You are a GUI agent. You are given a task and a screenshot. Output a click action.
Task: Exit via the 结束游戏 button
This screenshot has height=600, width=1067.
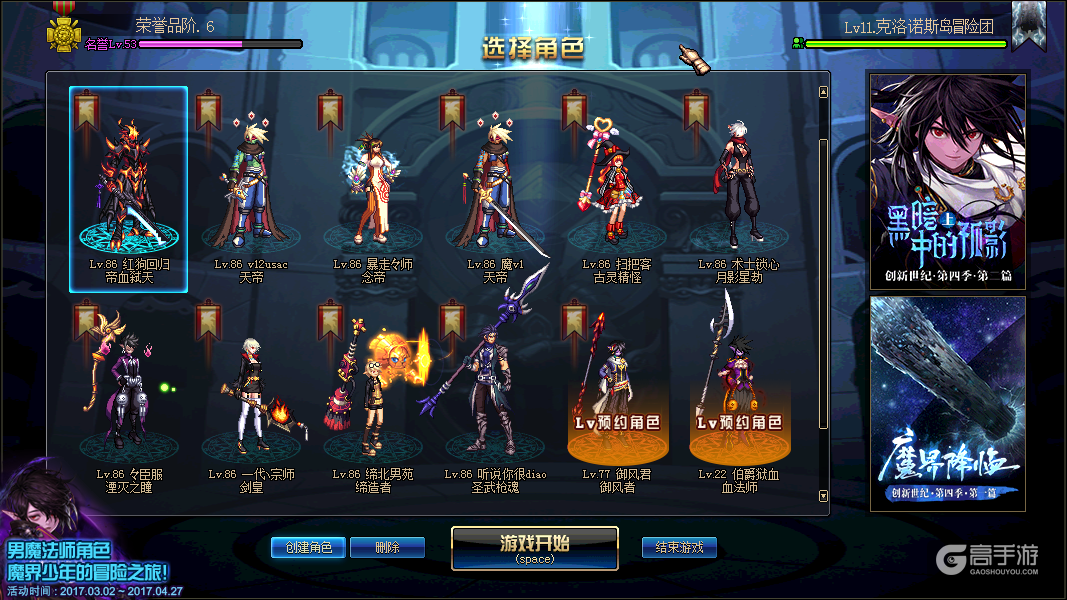(x=679, y=547)
